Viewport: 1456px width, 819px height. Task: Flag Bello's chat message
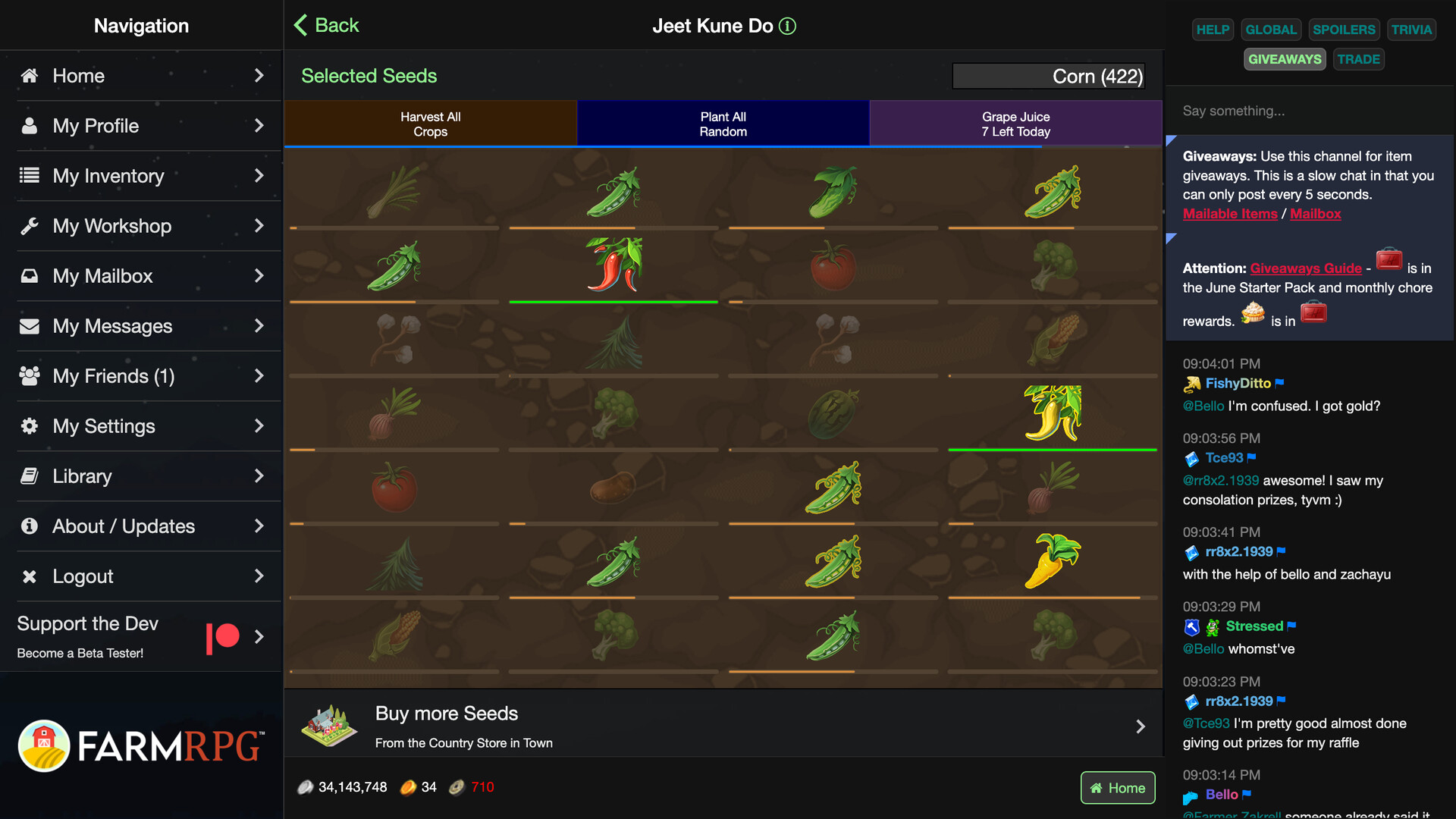(1247, 795)
